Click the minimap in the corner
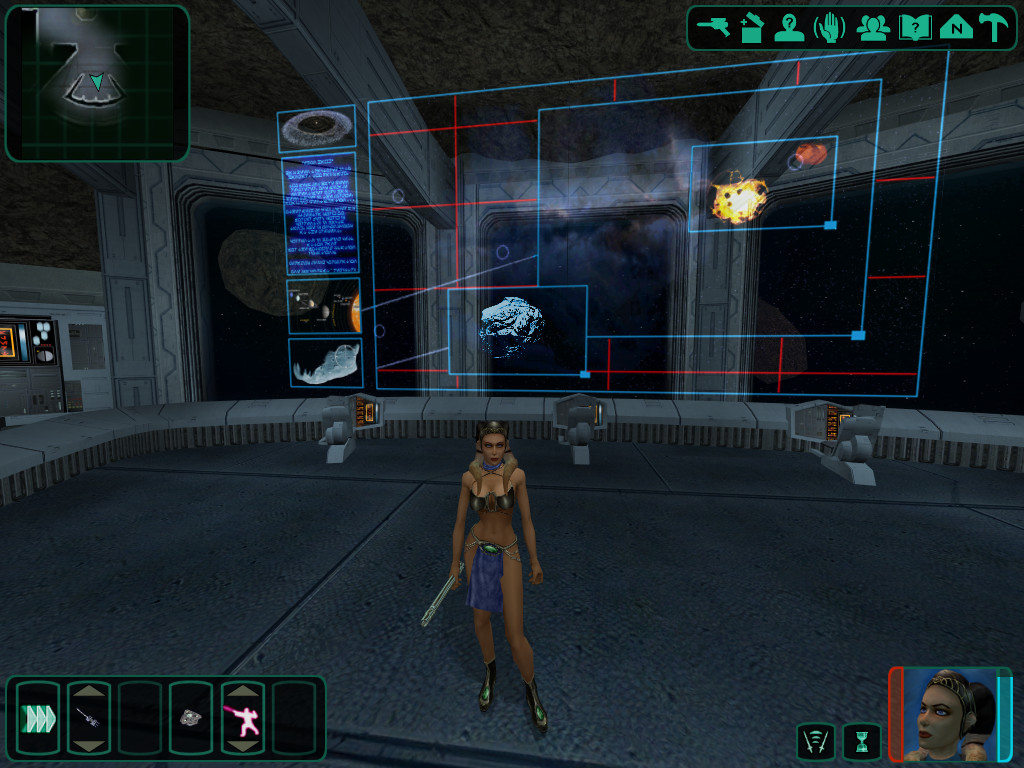 point(97,83)
